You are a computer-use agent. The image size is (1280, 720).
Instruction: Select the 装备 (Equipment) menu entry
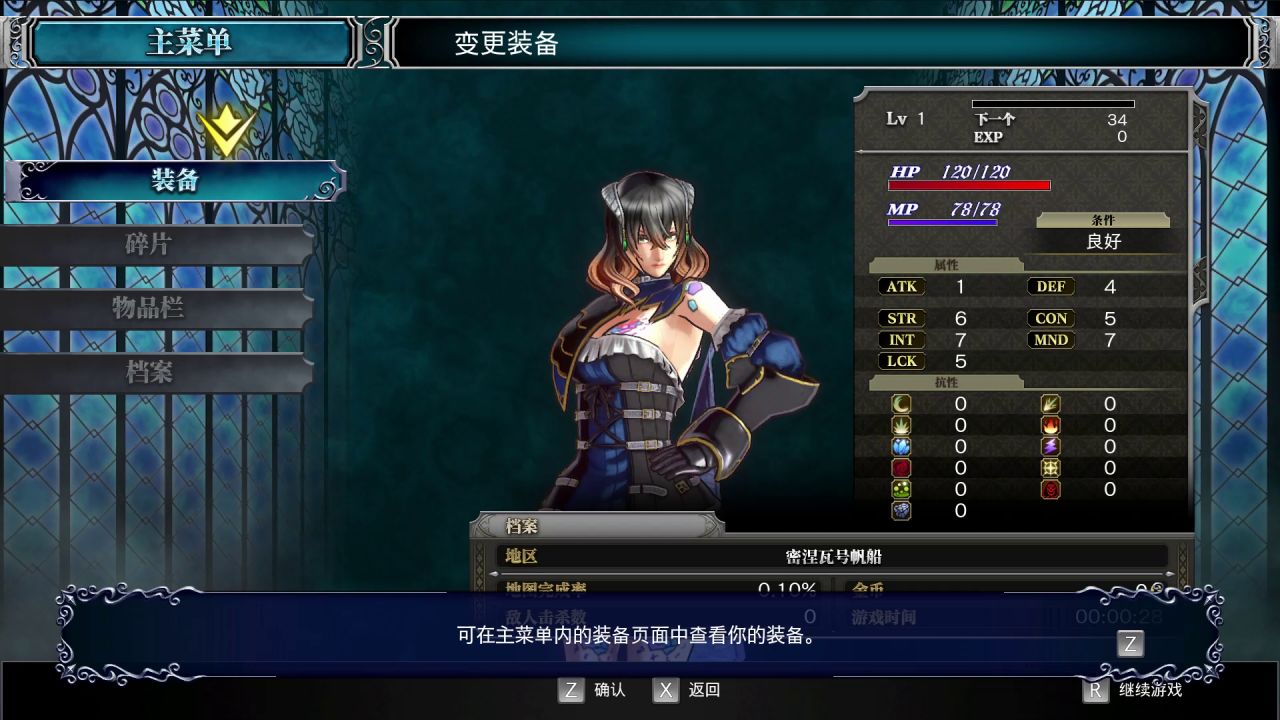coord(175,181)
